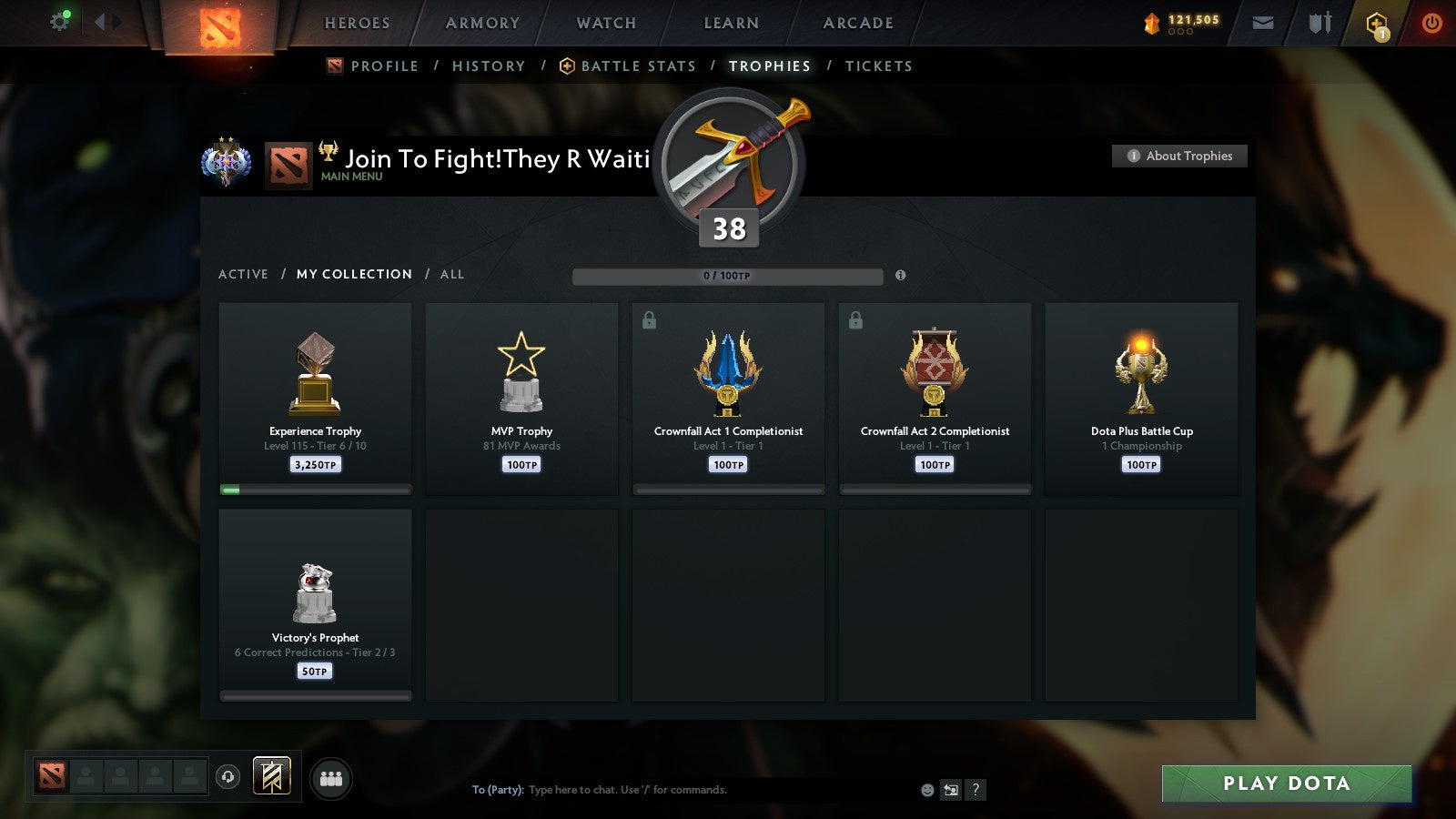Image resolution: width=1456 pixels, height=819 pixels.
Task: Click the power/exit icon in top right
Action: [1430, 23]
